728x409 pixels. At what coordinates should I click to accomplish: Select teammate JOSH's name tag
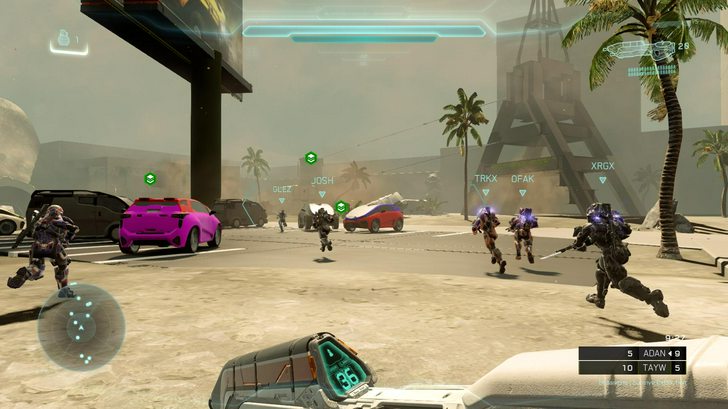click(x=322, y=181)
